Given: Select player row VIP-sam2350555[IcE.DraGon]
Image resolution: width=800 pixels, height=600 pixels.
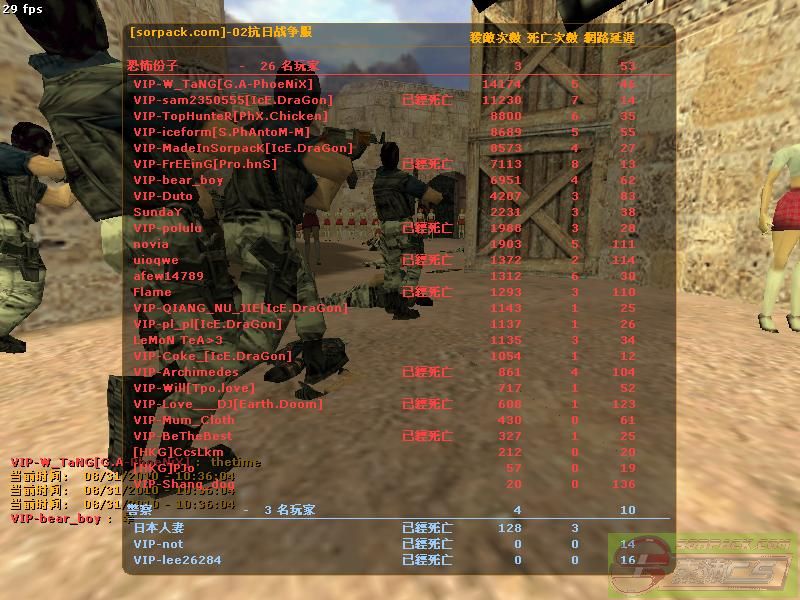Looking at the screenshot, I should [x=233, y=100].
